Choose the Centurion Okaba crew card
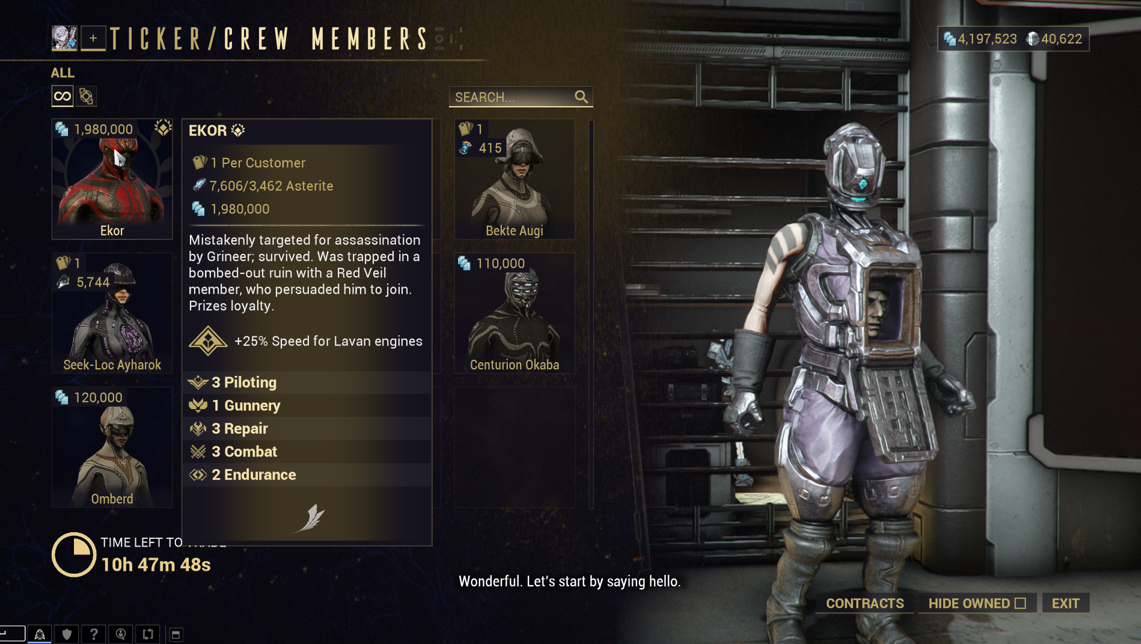The image size is (1141, 644). point(514,313)
